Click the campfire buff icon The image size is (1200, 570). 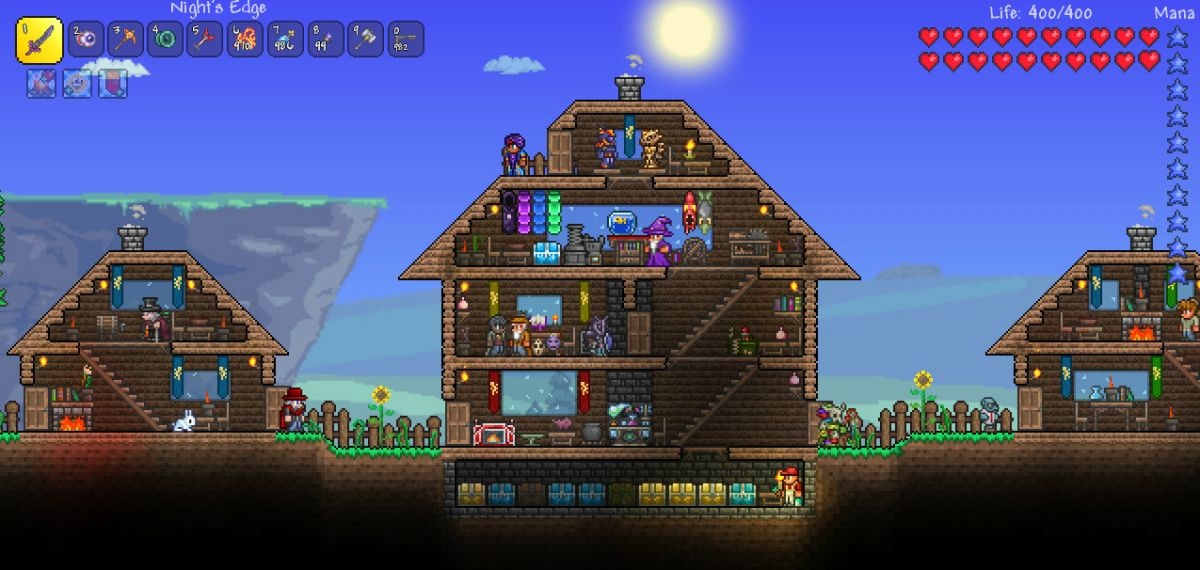41,83
